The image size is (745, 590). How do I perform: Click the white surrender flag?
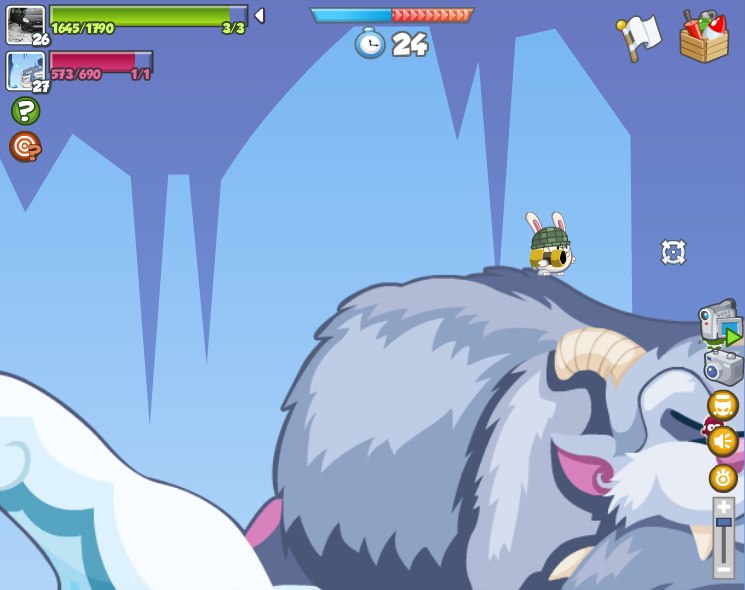click(639, 37)
